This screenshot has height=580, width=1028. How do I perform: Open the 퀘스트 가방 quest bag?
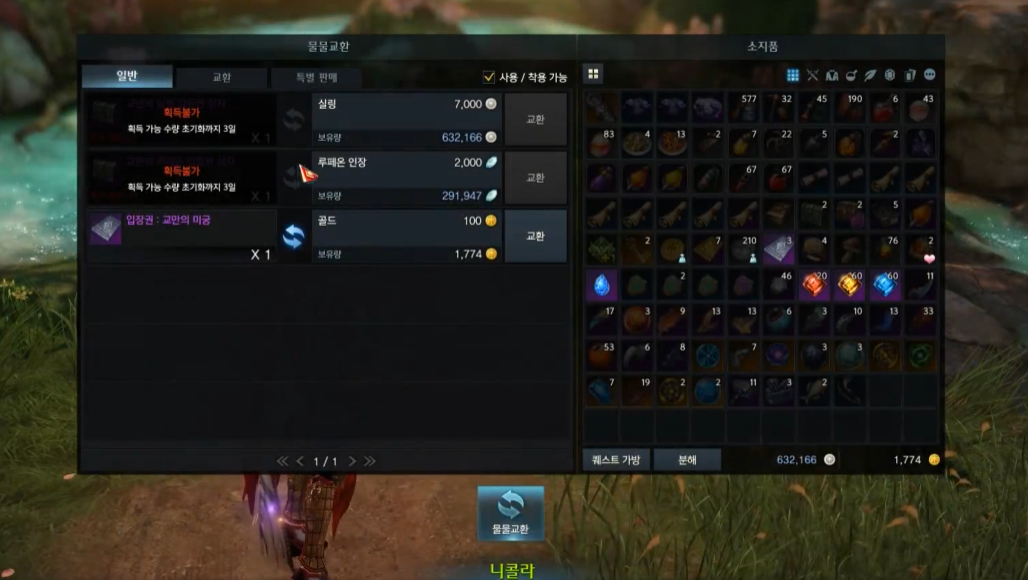[x=617, y=460]
